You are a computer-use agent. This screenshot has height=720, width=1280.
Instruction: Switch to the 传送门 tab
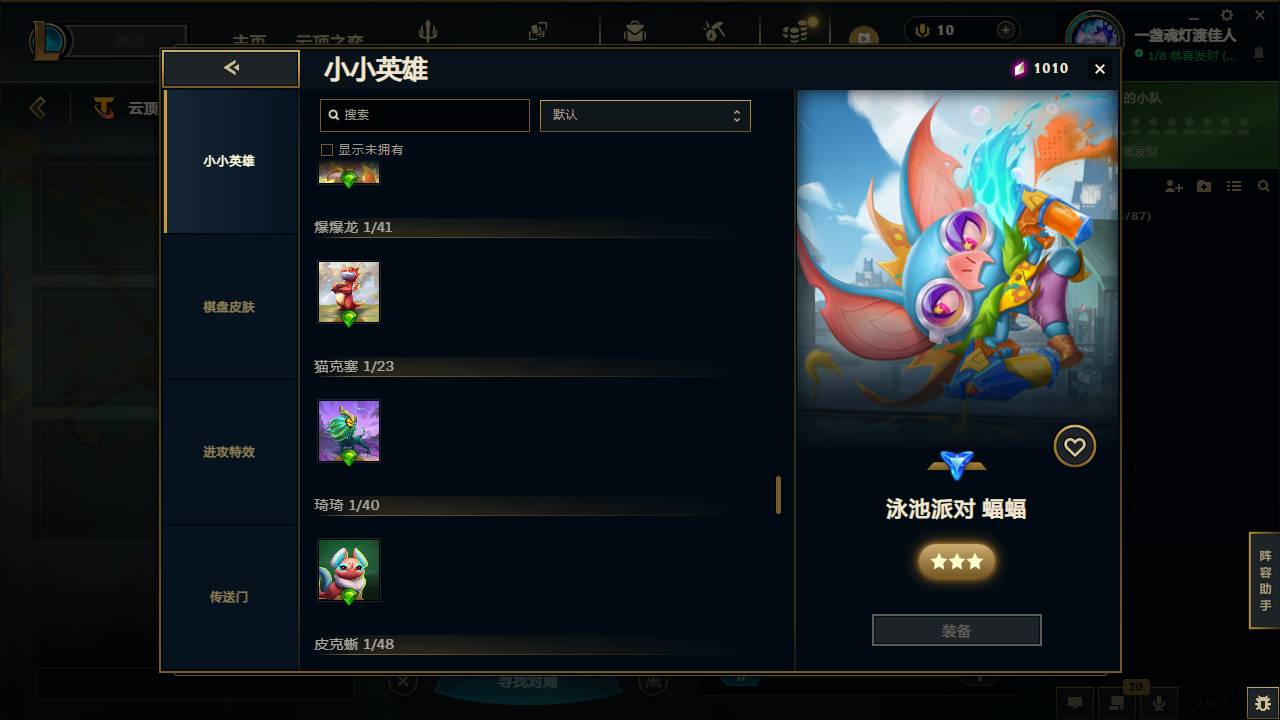point(231,596)
